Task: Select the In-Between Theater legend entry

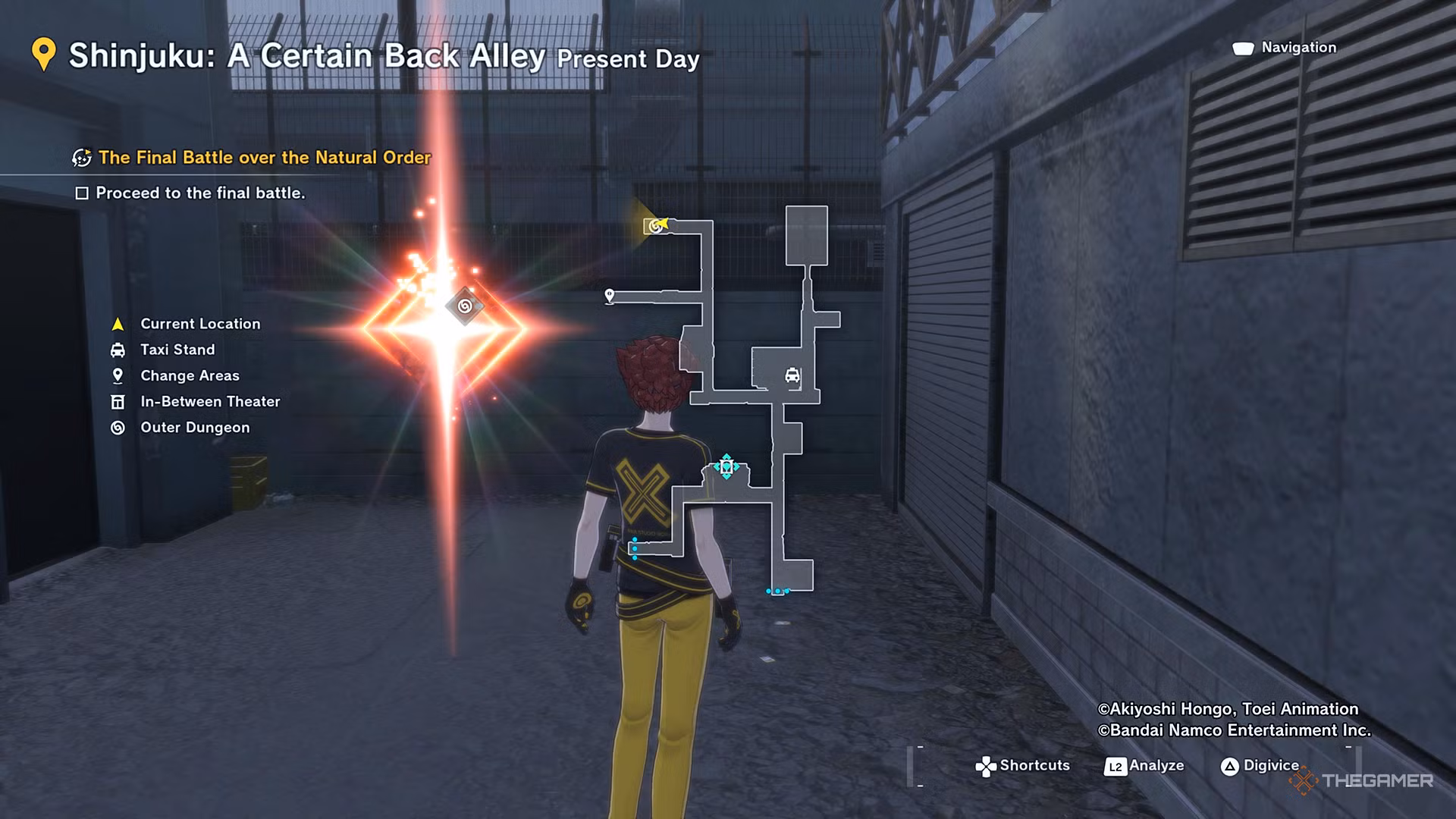Action: (x=209, y=401)
